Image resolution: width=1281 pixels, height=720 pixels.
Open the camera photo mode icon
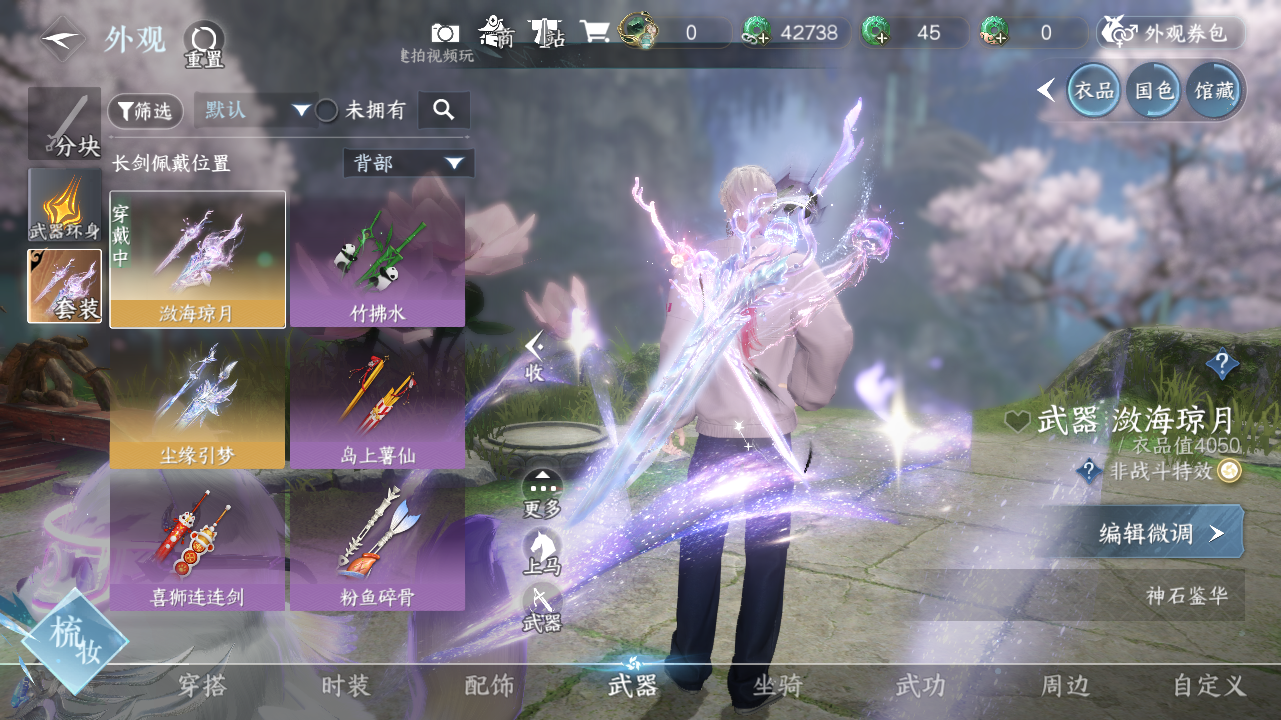[x=445, y=33]
